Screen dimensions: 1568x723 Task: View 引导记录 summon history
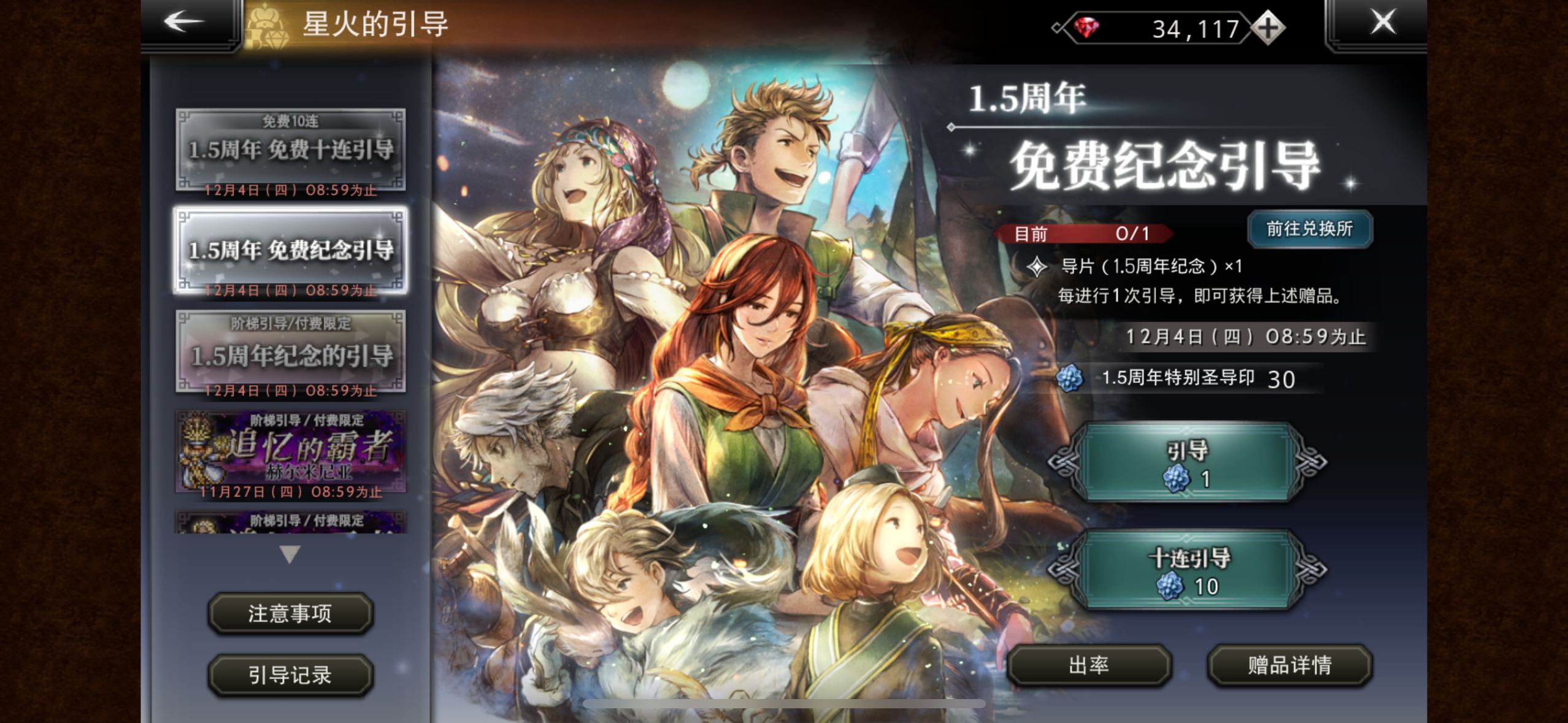pyautogui.click(x=291, y=675)
